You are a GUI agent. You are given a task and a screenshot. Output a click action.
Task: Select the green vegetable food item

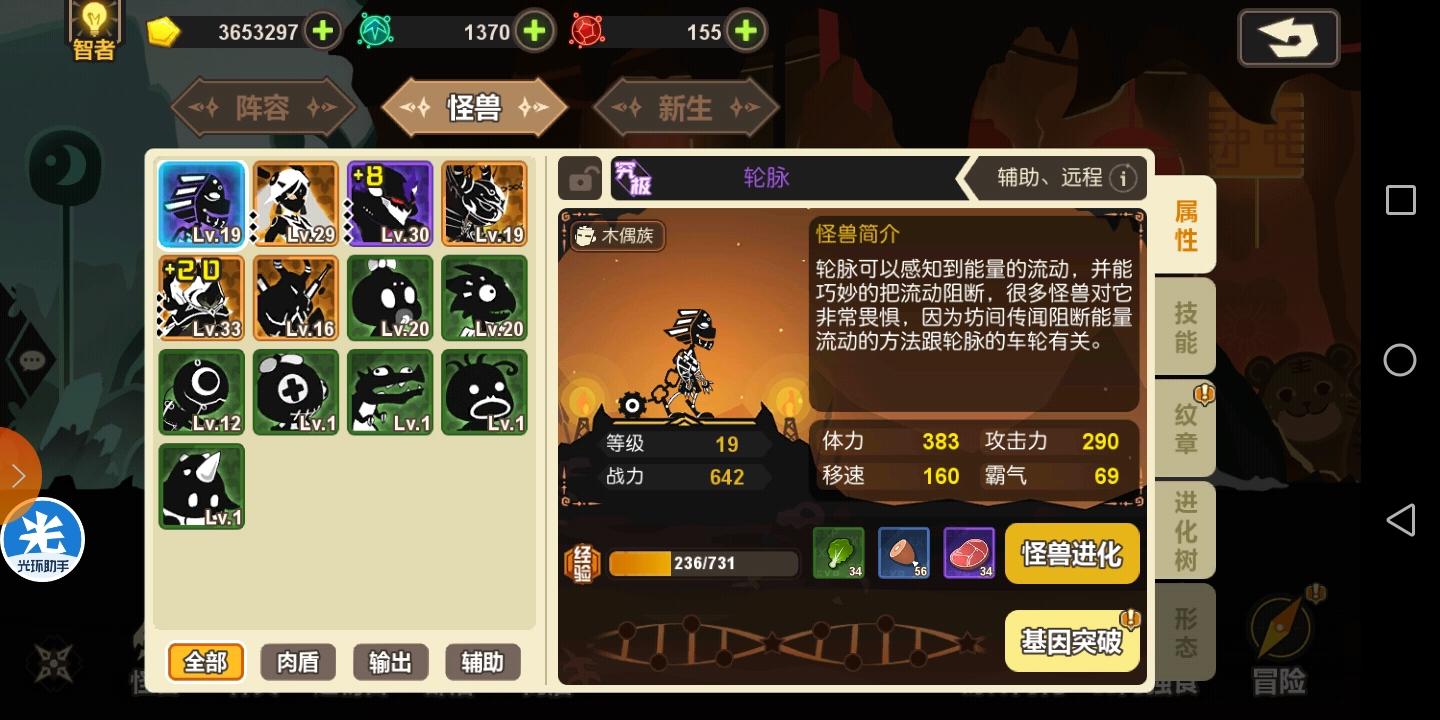pyautogui.click(x=839, y=553)
